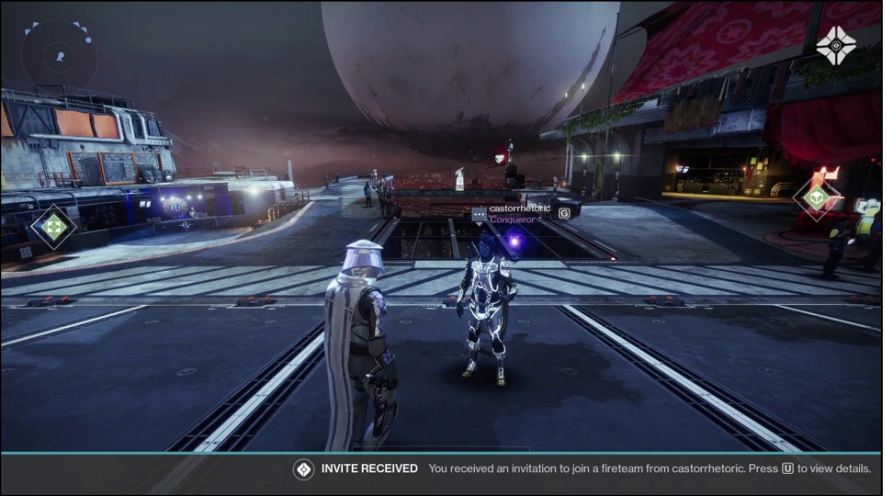Click the white Ghost emblem icon

point(833,46)
